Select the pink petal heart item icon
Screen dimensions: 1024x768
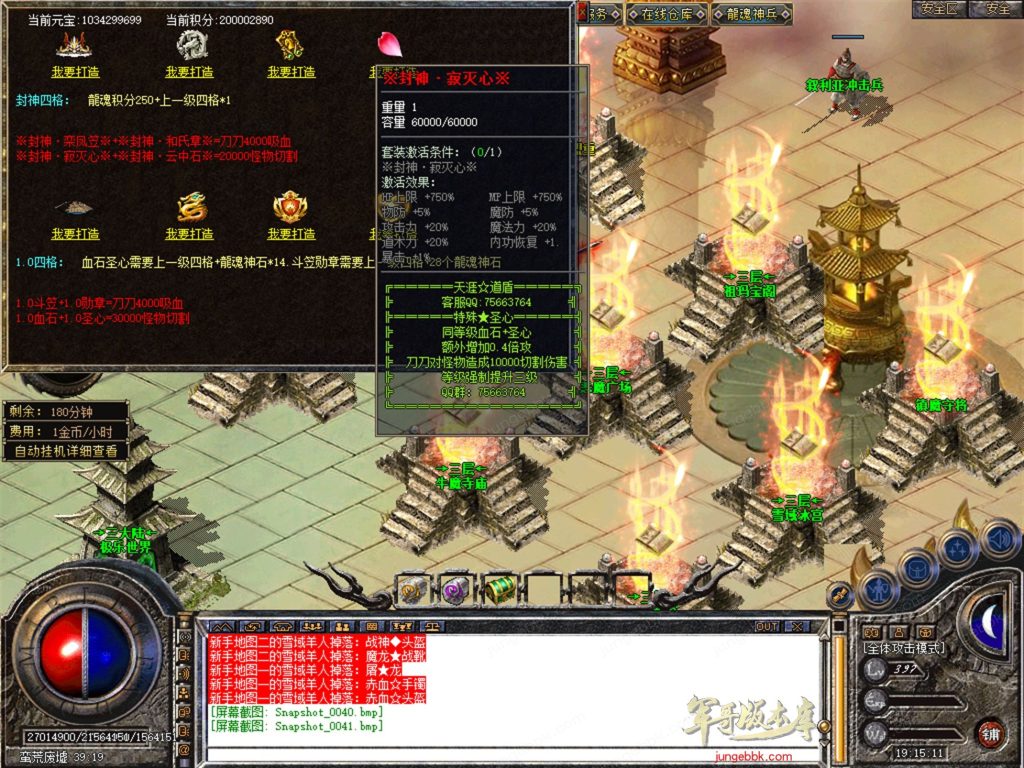pyautogui.click(x=389, y=45)
